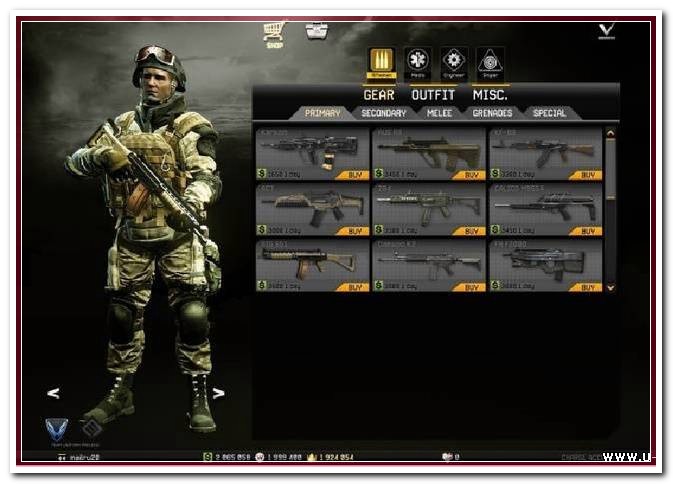673x484 pixels.
Task: Click the weapon list scroll-down arrow
Action: click(611, 287)
